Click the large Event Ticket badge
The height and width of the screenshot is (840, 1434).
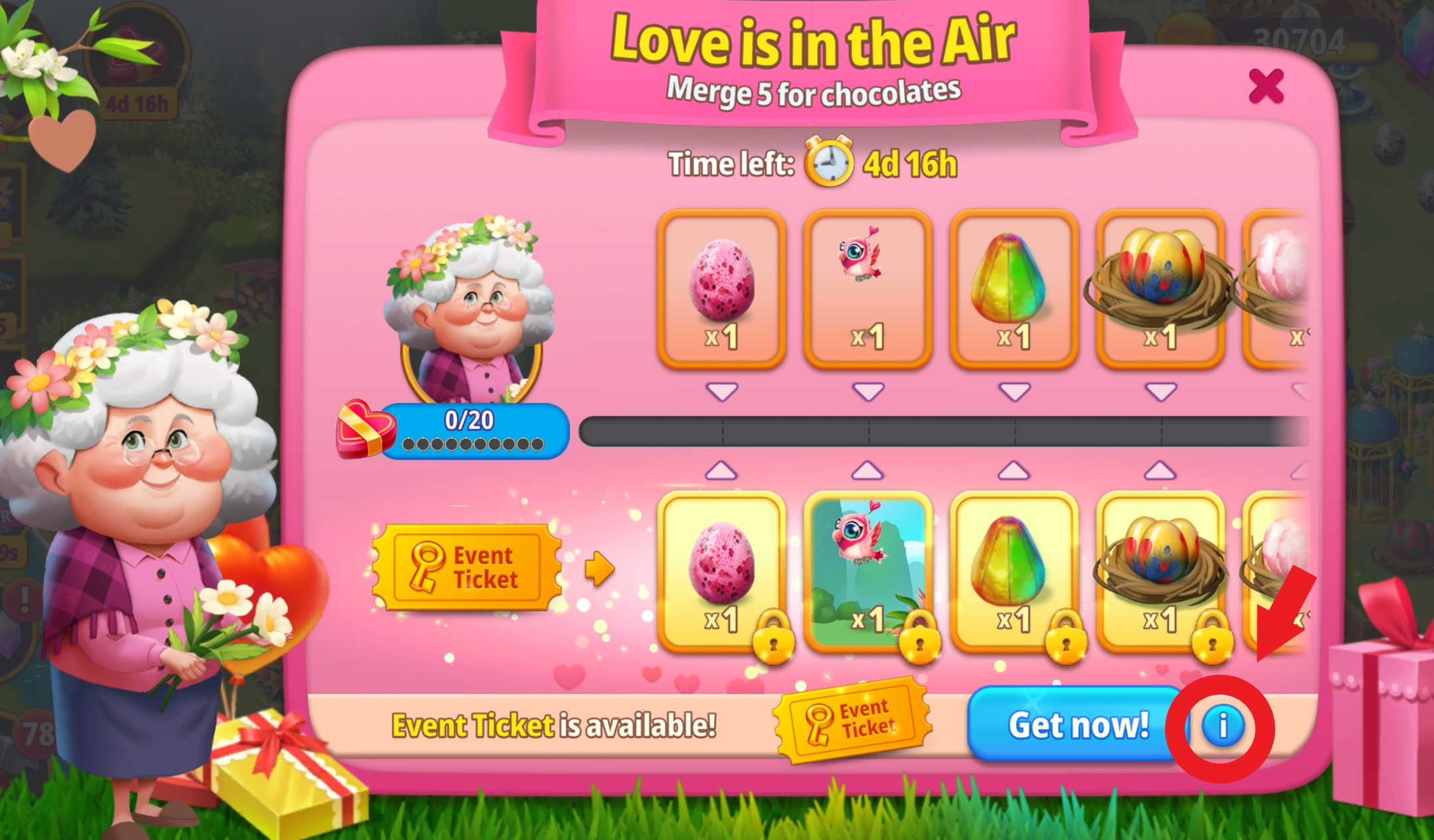[468, 568]
